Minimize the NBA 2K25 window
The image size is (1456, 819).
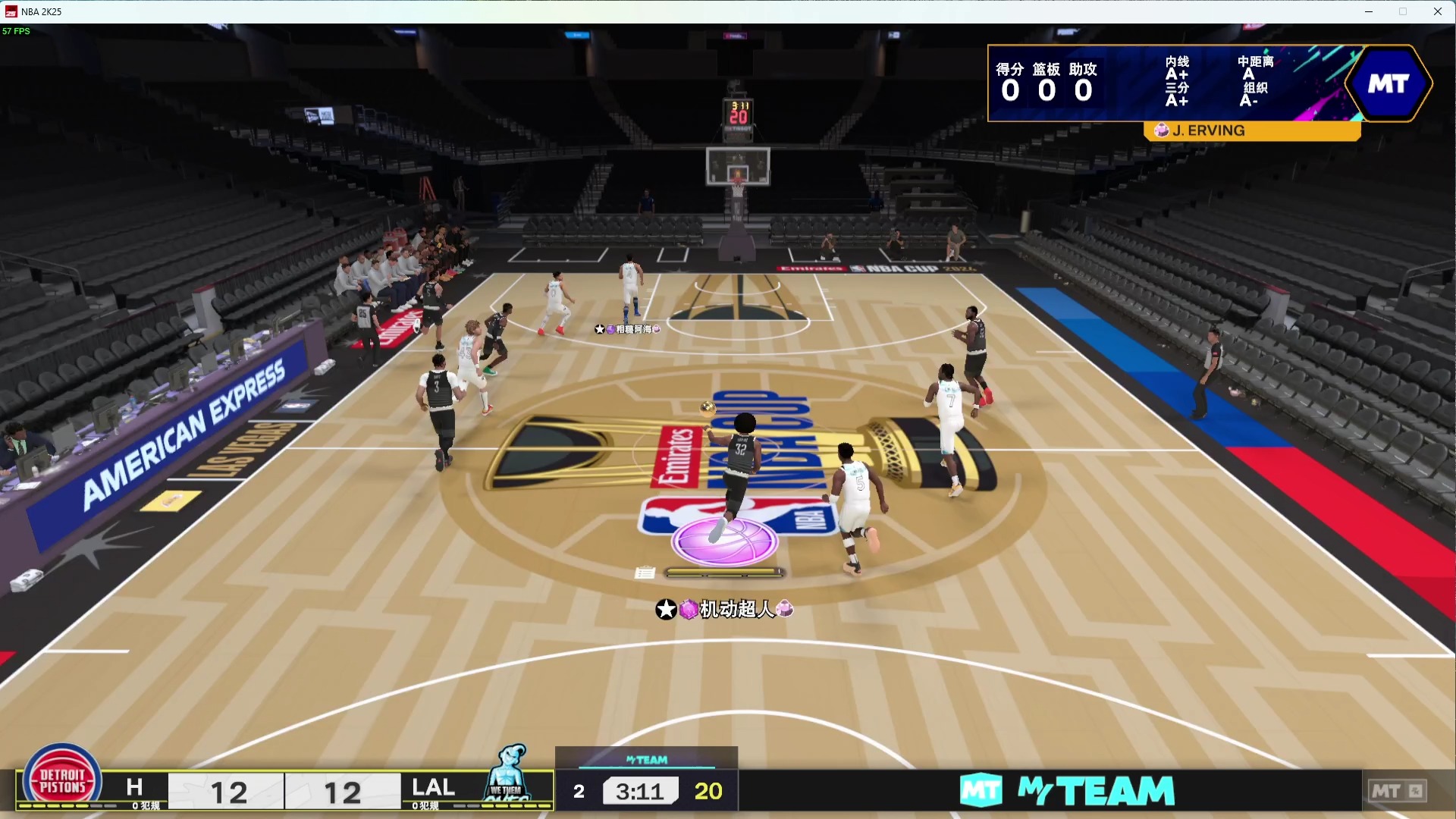tap(1369, 11)
